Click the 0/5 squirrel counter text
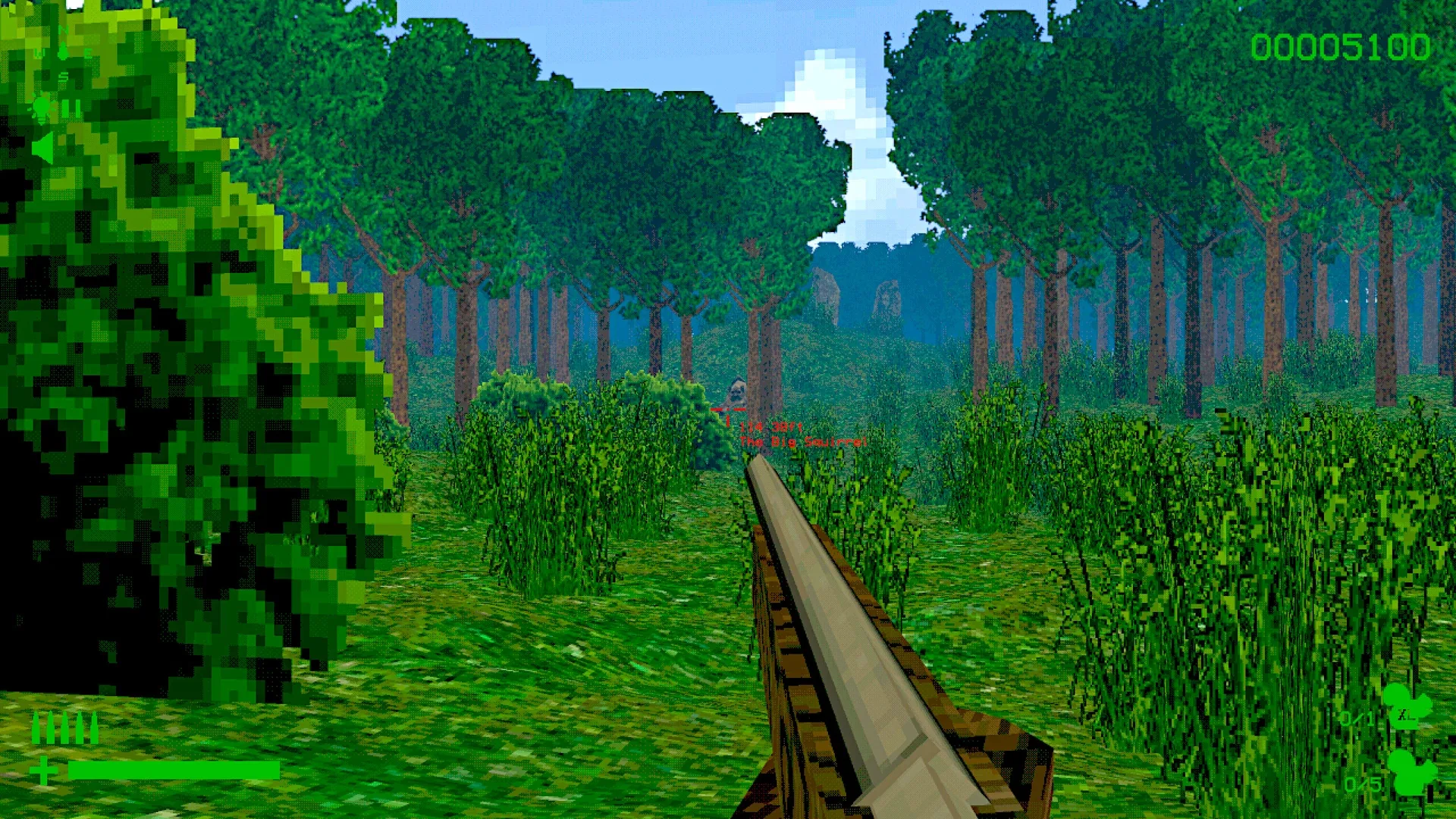 click(1363, 783)
